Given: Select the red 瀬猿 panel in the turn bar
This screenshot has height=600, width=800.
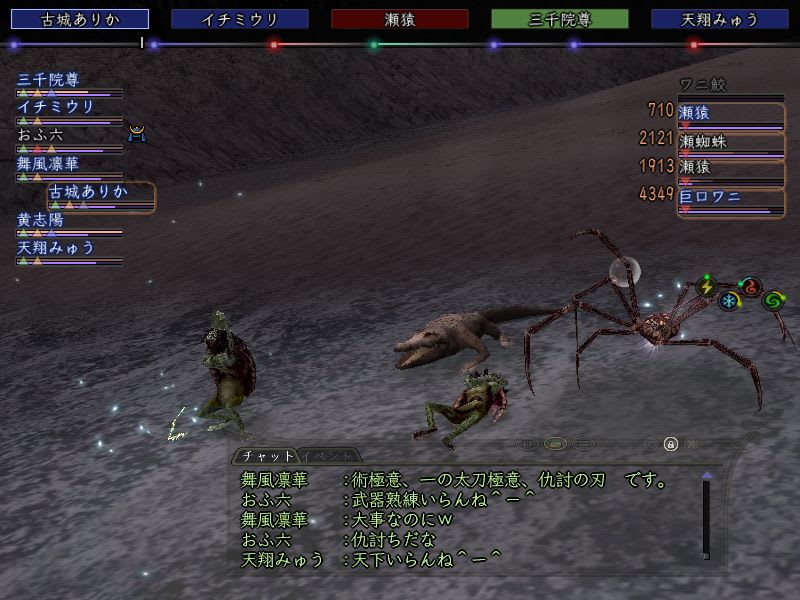Looking at the screenshot, I should coord(400,19).
